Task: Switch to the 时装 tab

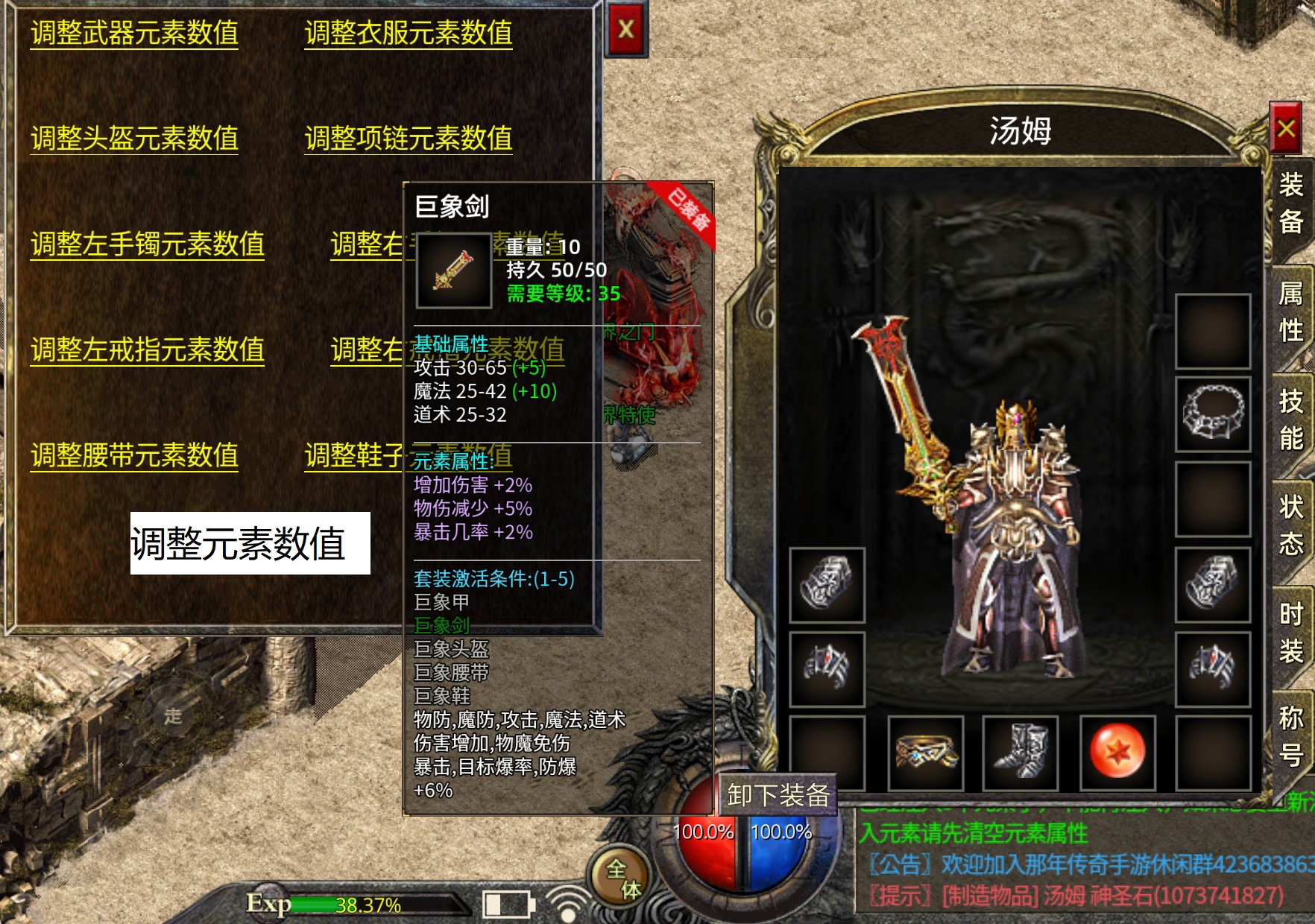Action: point(1290,633)
